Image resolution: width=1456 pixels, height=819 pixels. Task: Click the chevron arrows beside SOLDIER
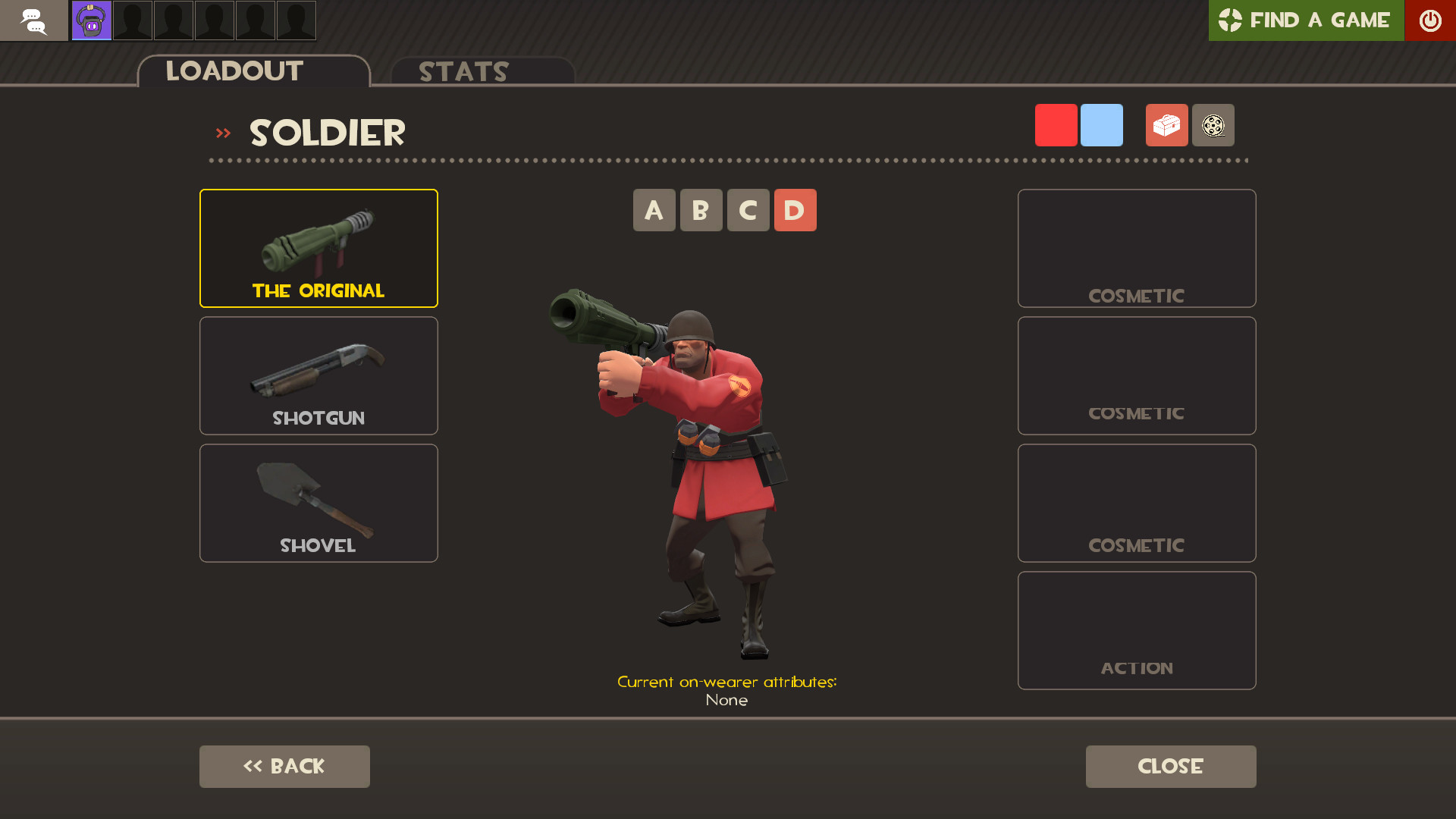click(223, 132)
